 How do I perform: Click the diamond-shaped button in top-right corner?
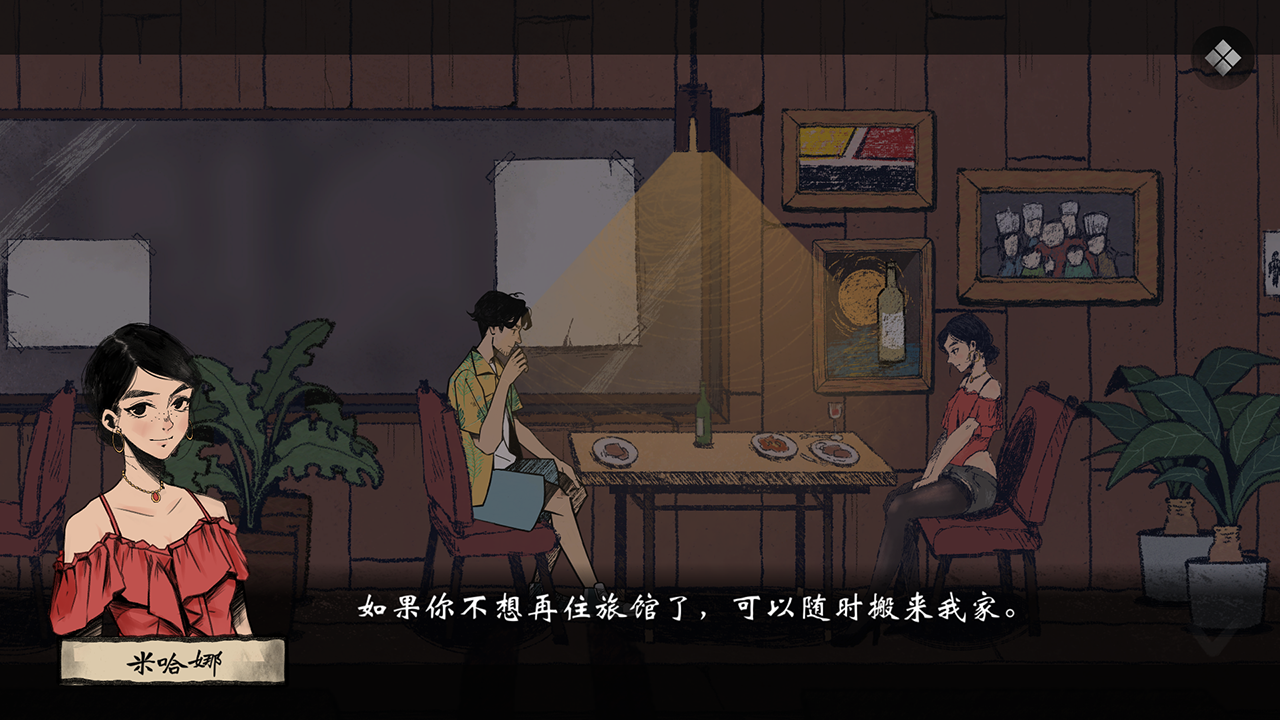coord(1223,56)
